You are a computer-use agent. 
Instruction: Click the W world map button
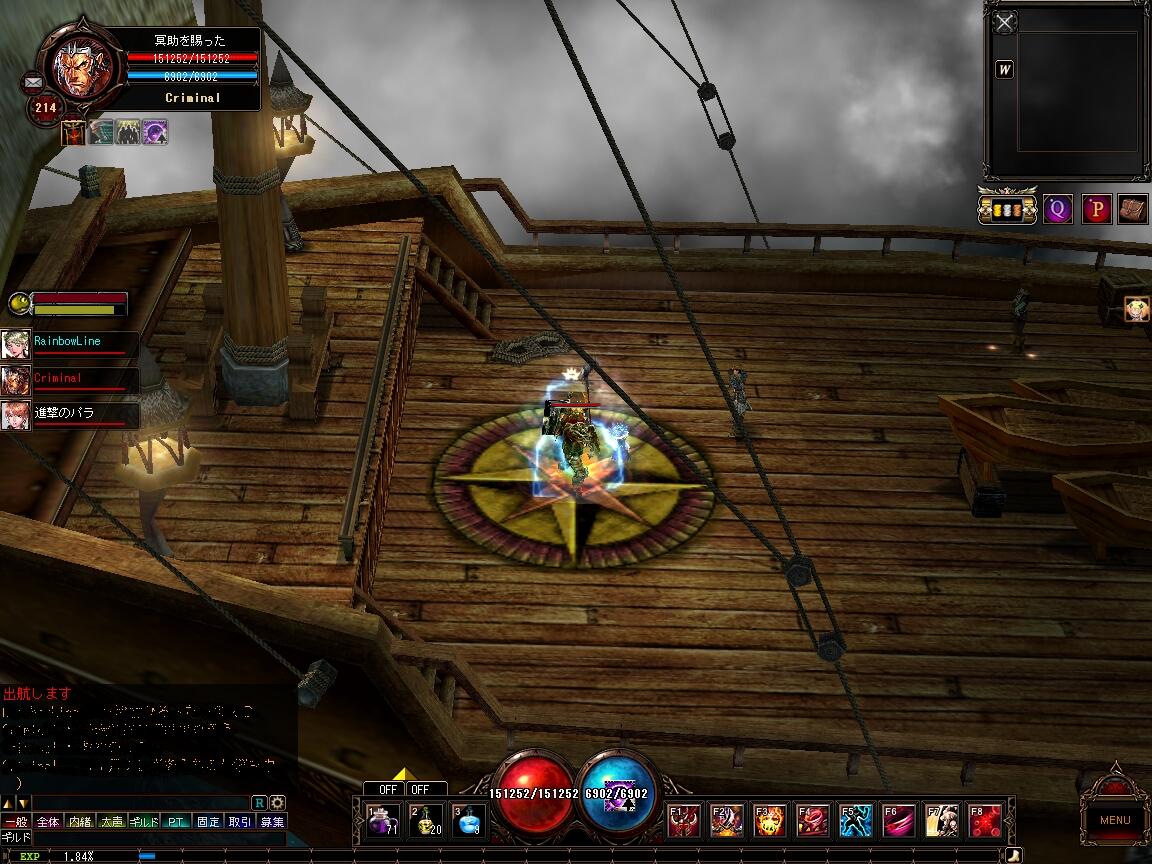coord(1005,70)
